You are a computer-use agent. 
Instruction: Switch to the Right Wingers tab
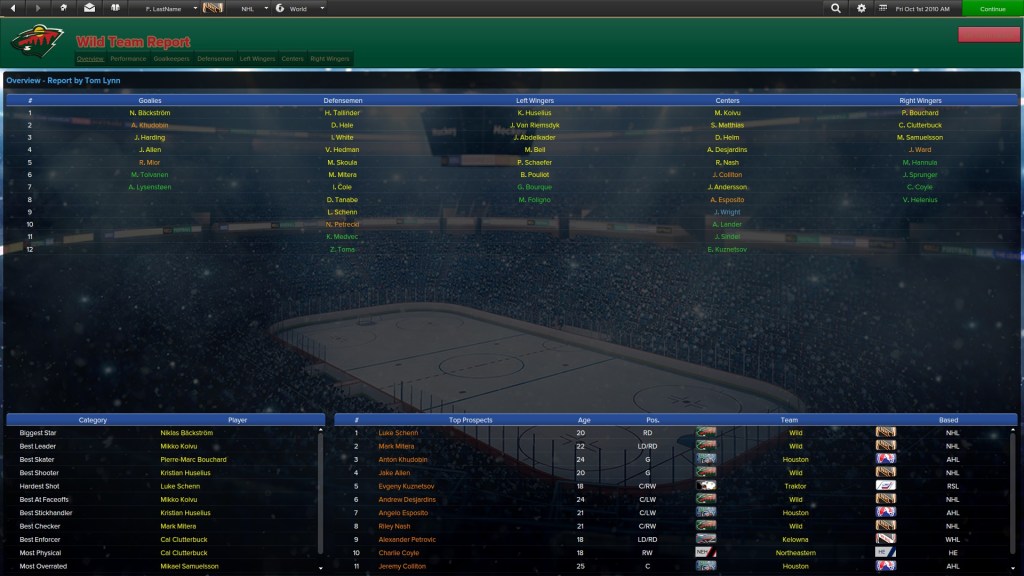[330, 59]
